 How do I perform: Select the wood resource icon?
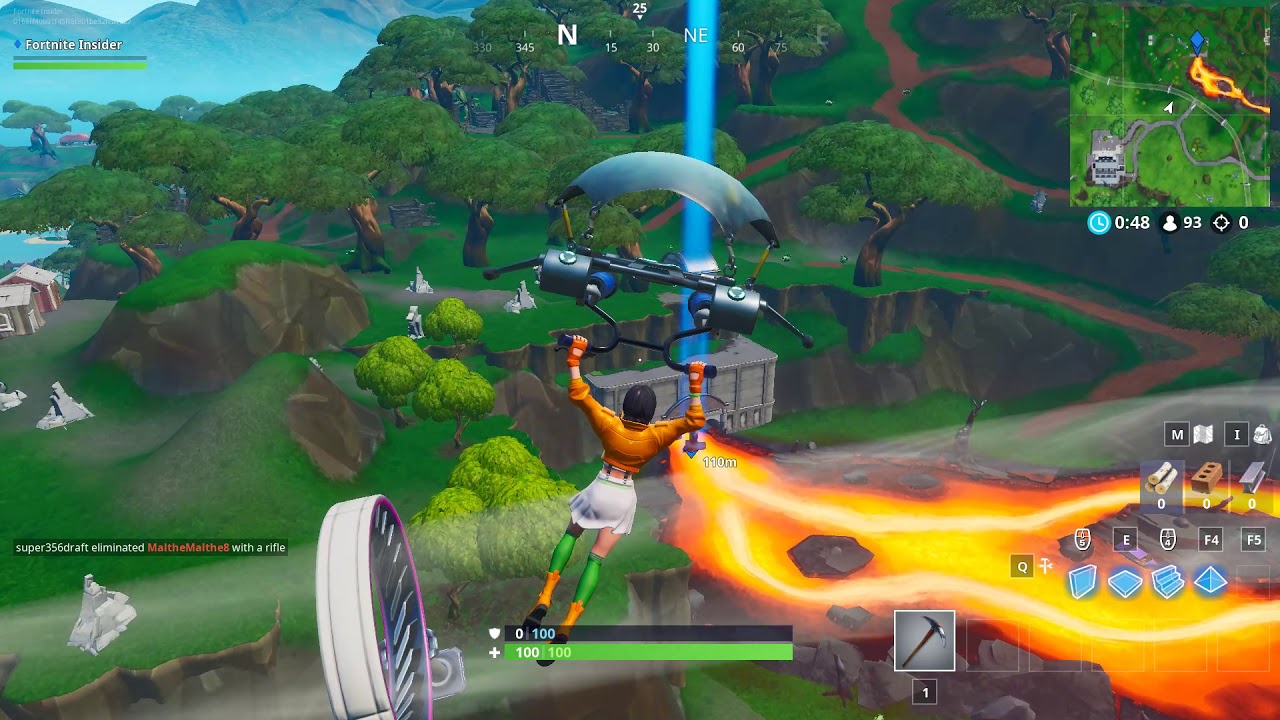[1160, 478]
